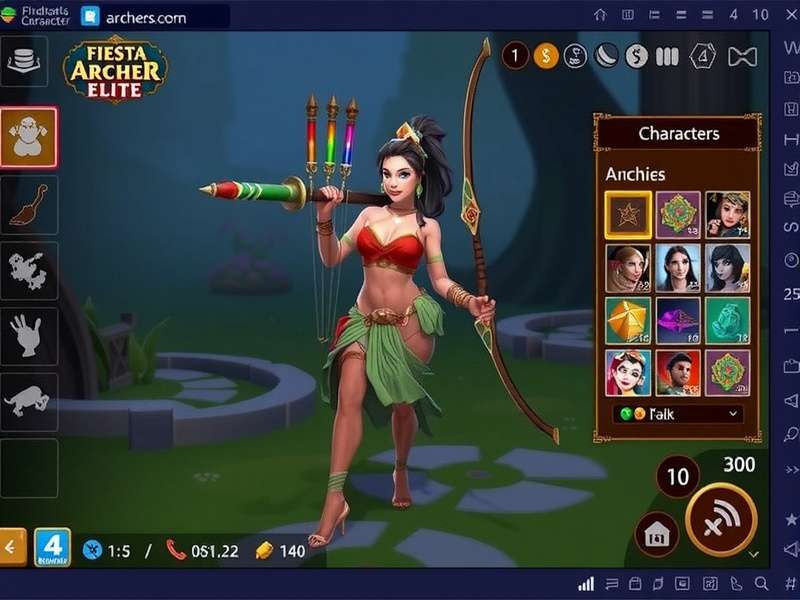Choose the glove hand category
The width and height of the screenshot is (800, 600).
[28, 336]
